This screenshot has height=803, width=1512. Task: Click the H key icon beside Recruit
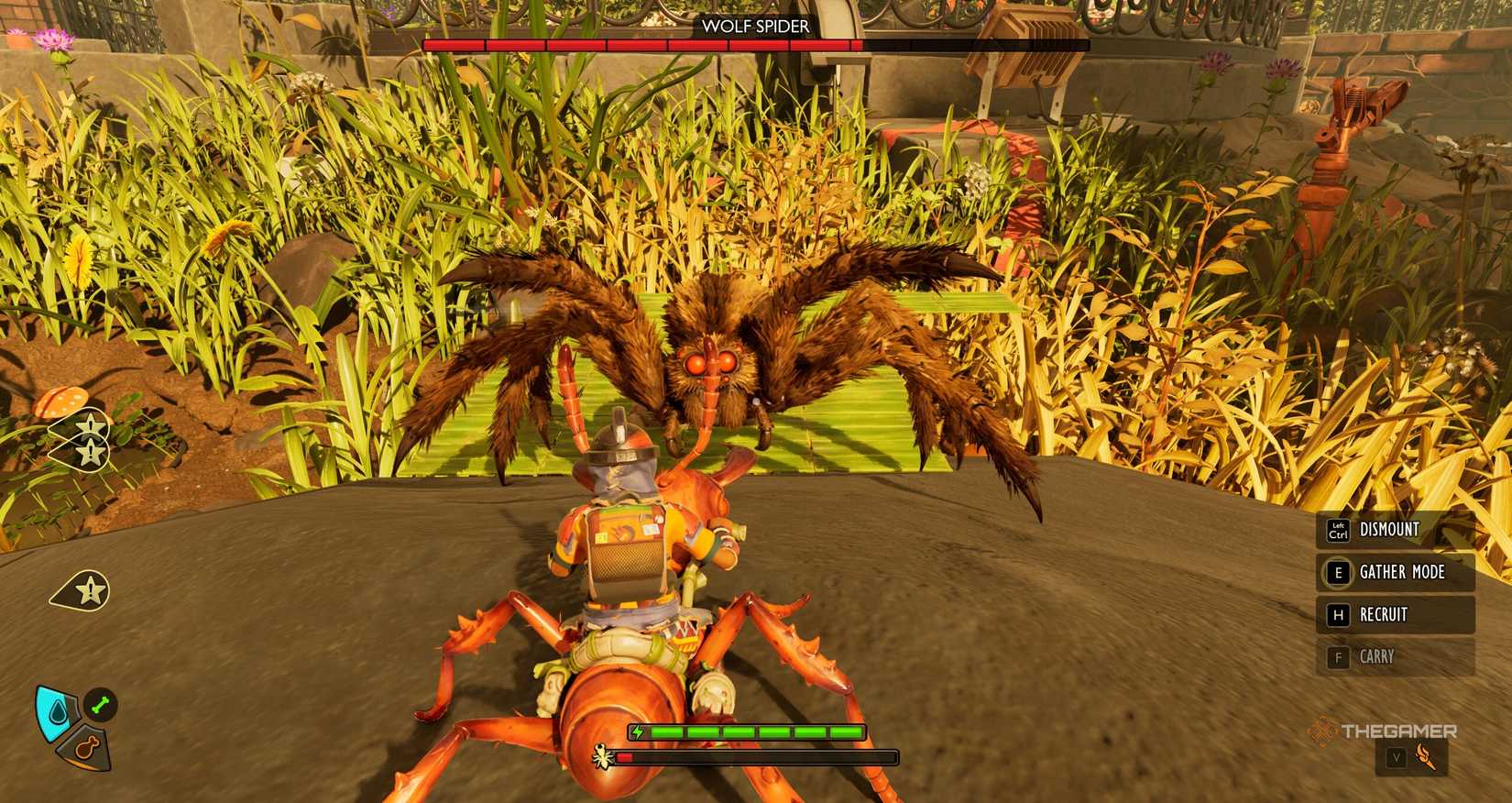click(1338, 615)
